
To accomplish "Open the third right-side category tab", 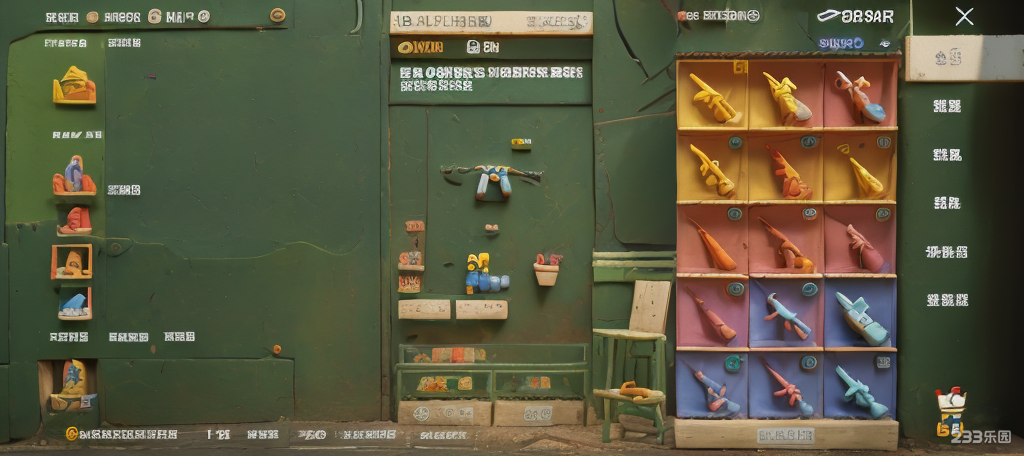I will (946, 203).
